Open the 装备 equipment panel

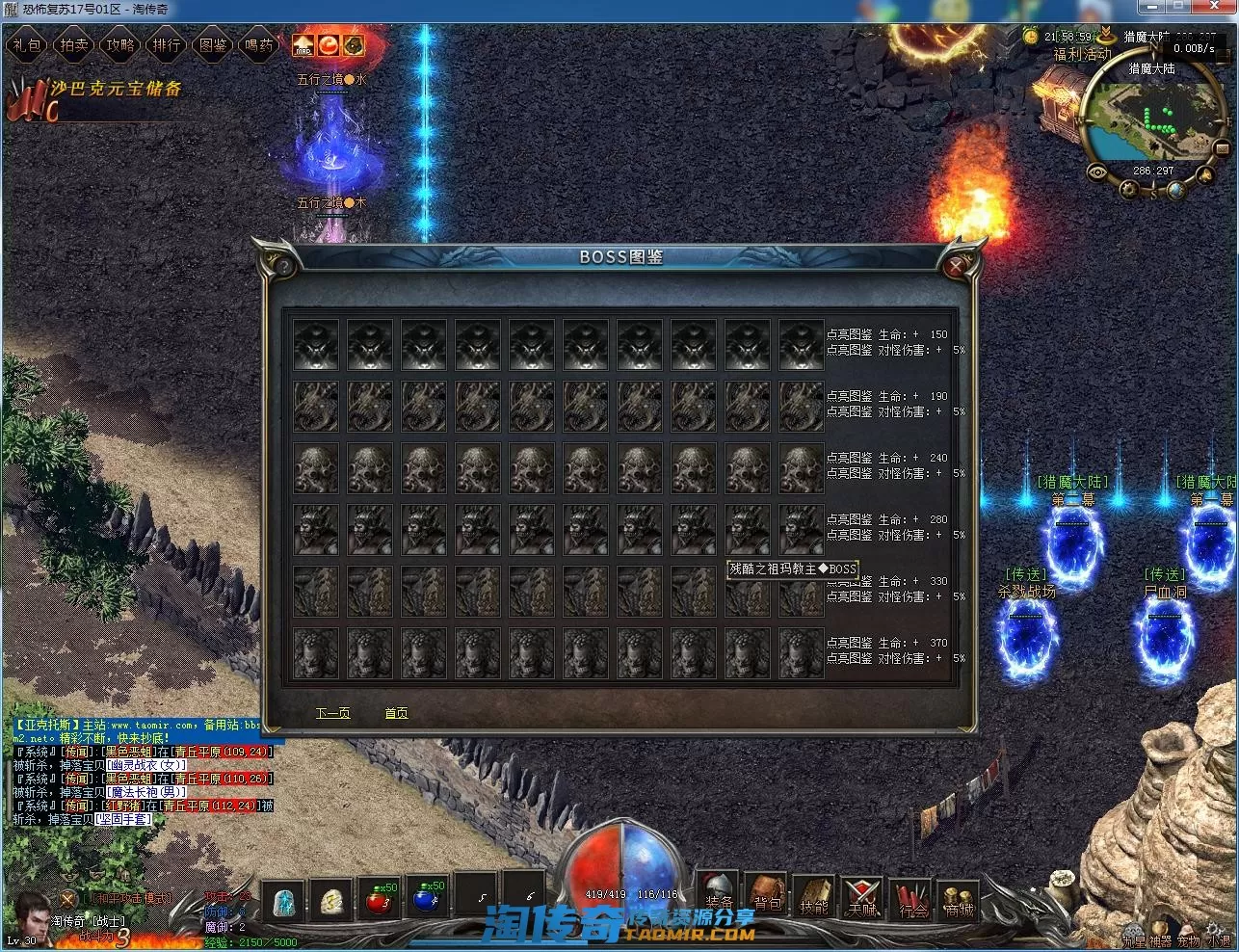pyautogui.click(x=718, y=894)
